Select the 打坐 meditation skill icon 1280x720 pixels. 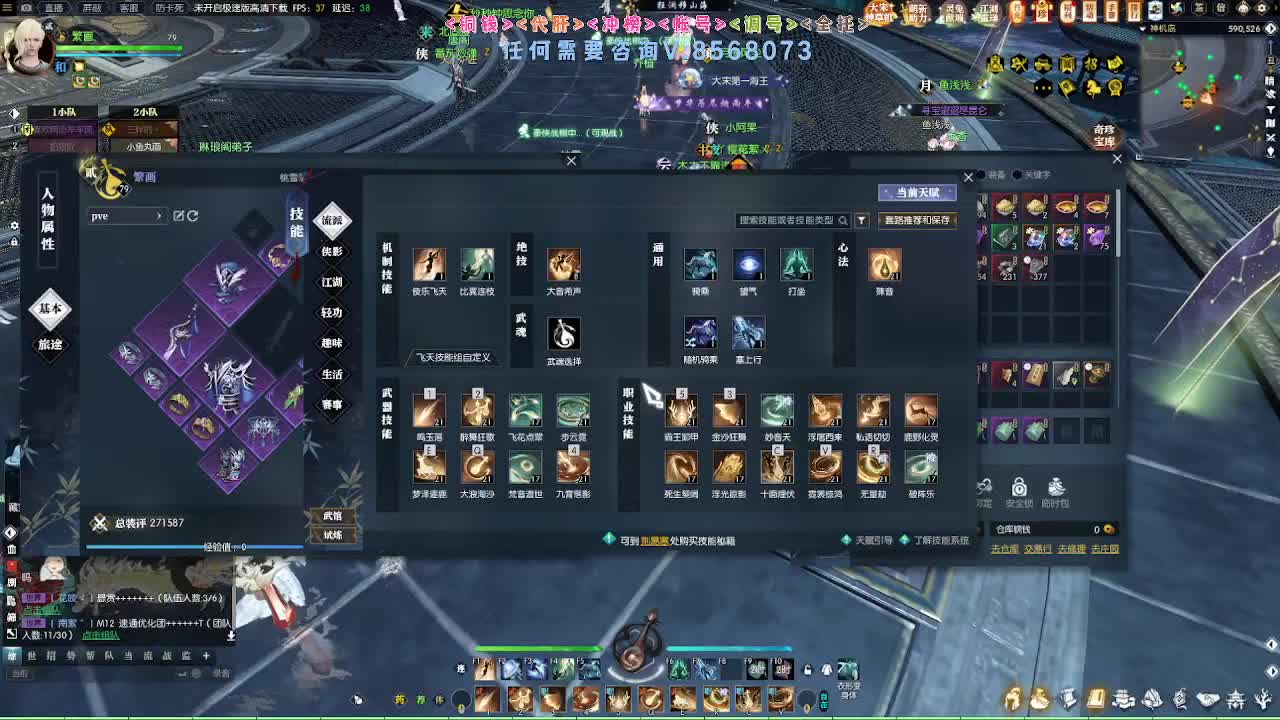point(795,263)
